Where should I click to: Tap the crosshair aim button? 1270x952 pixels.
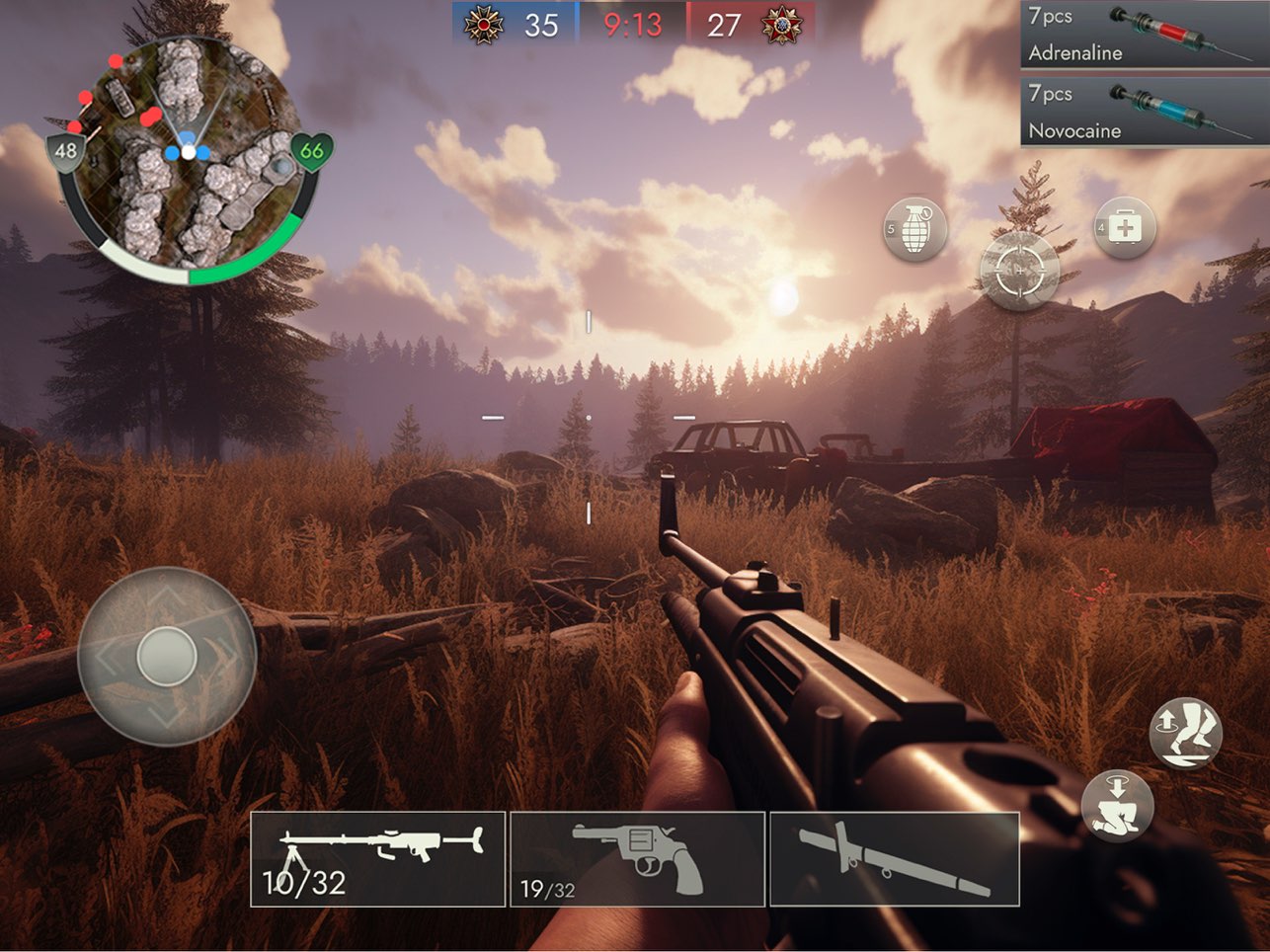coord(1019,270)
